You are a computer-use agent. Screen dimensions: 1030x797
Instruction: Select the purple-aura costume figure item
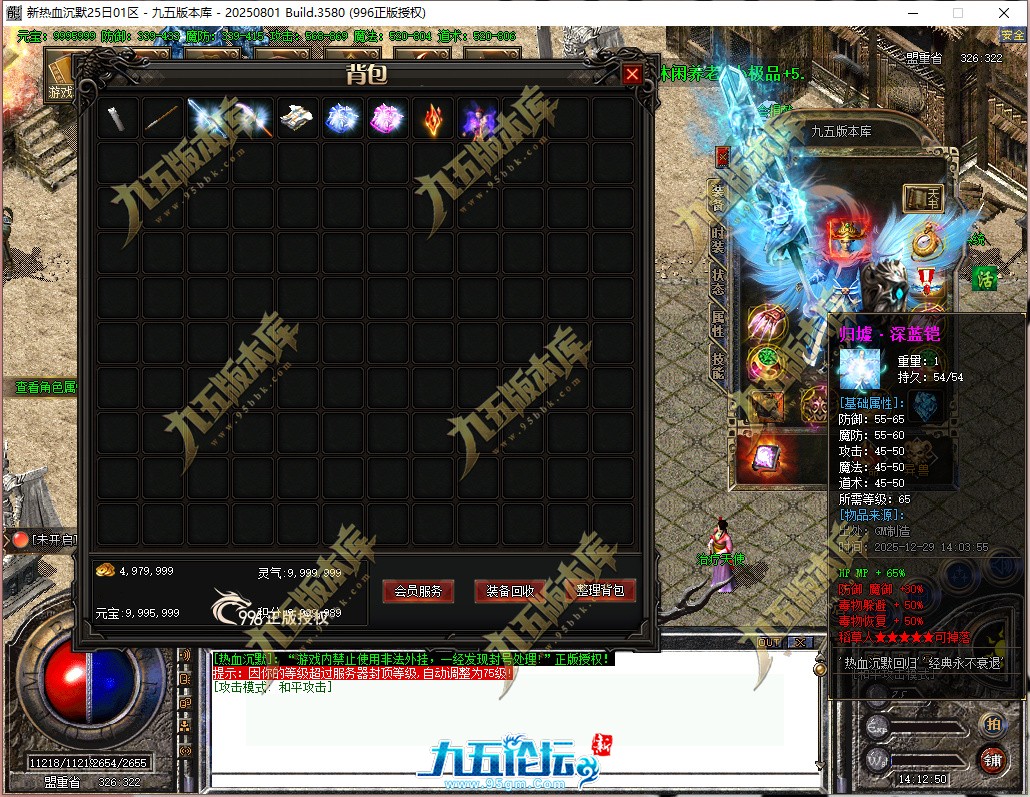pos(476,119)
